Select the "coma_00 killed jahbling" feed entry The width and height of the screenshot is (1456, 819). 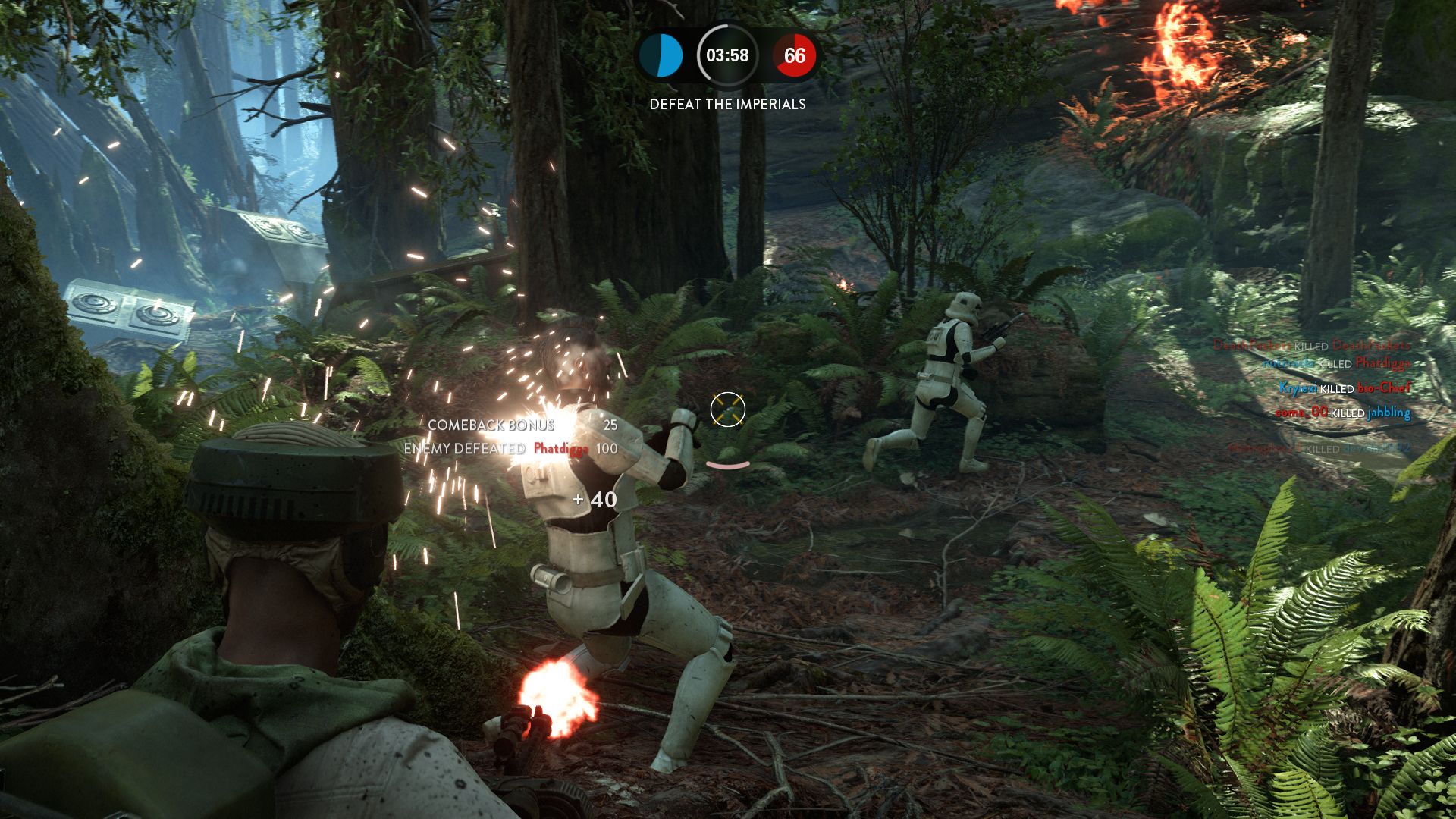(1342, 413)
